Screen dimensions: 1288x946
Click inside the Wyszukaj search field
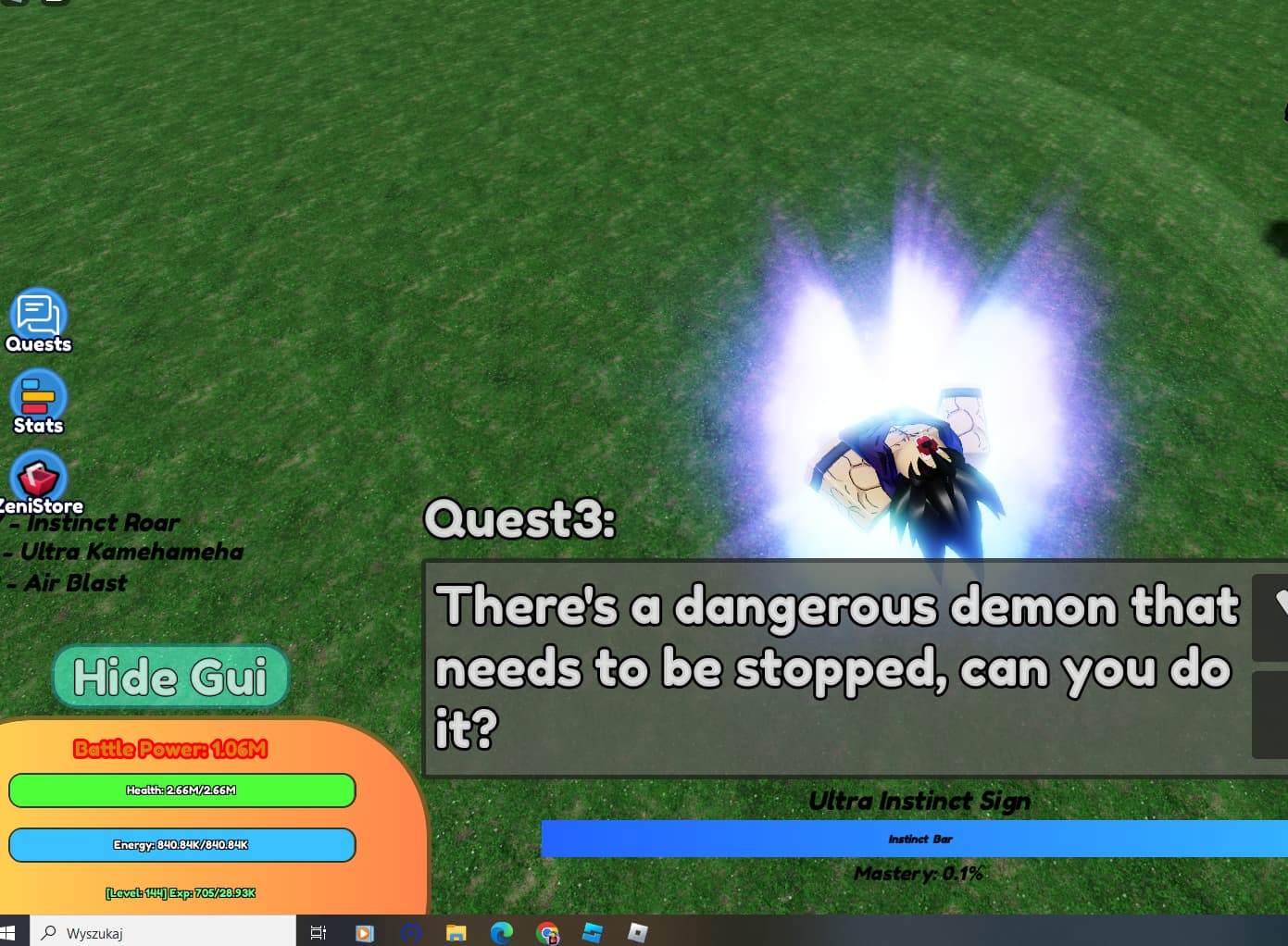coord(167,932)
